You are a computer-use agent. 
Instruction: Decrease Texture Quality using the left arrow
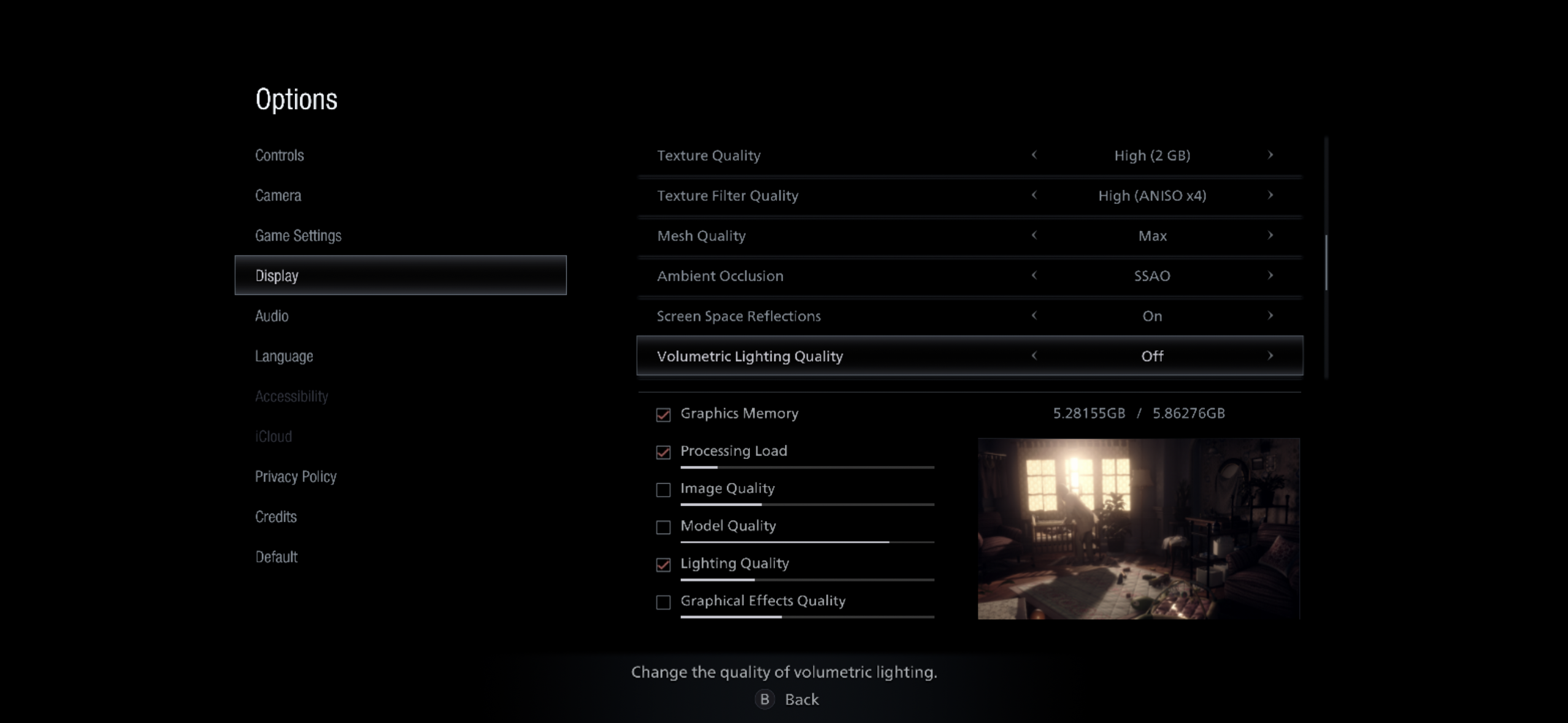(1034, 155)
